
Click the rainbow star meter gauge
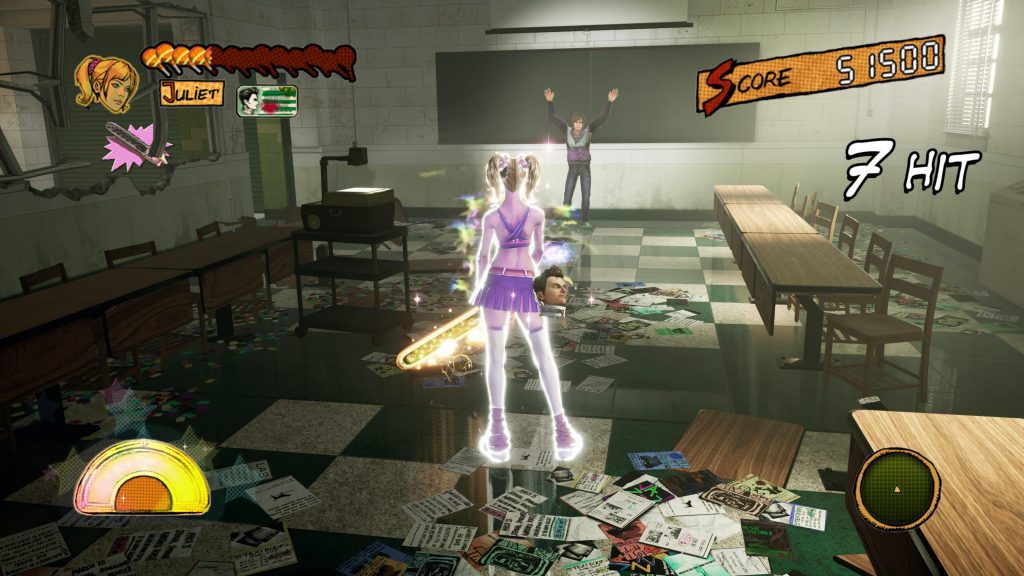pos(143,479)
